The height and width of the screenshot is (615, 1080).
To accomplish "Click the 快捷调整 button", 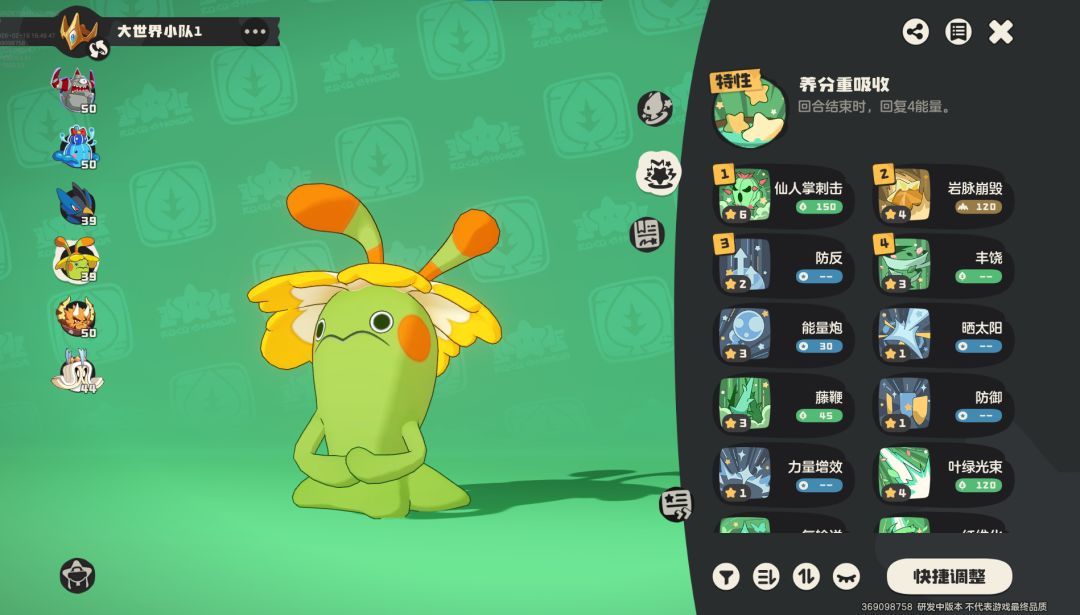I will 949,576.
